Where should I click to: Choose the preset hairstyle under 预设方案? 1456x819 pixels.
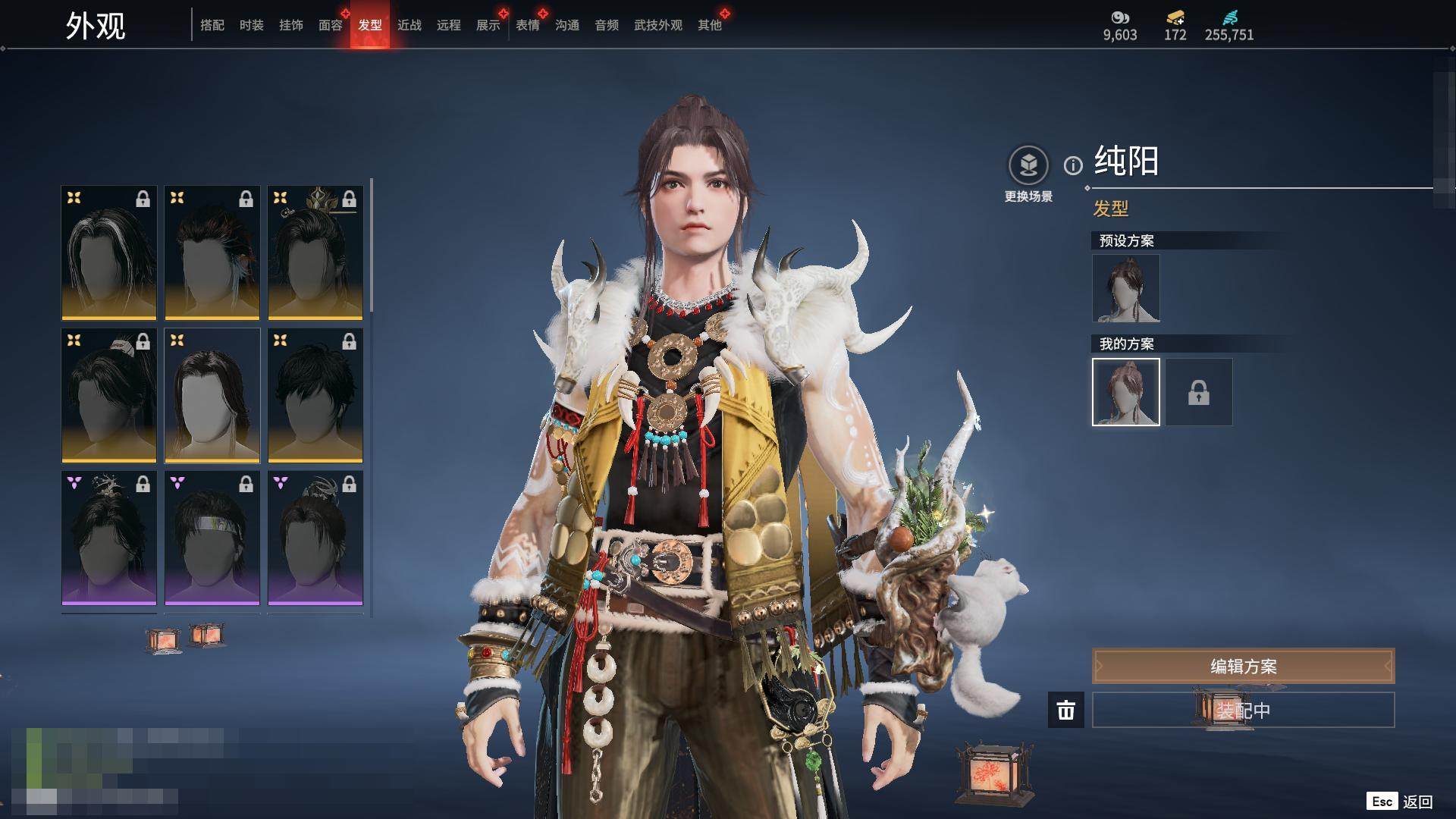1126,288
